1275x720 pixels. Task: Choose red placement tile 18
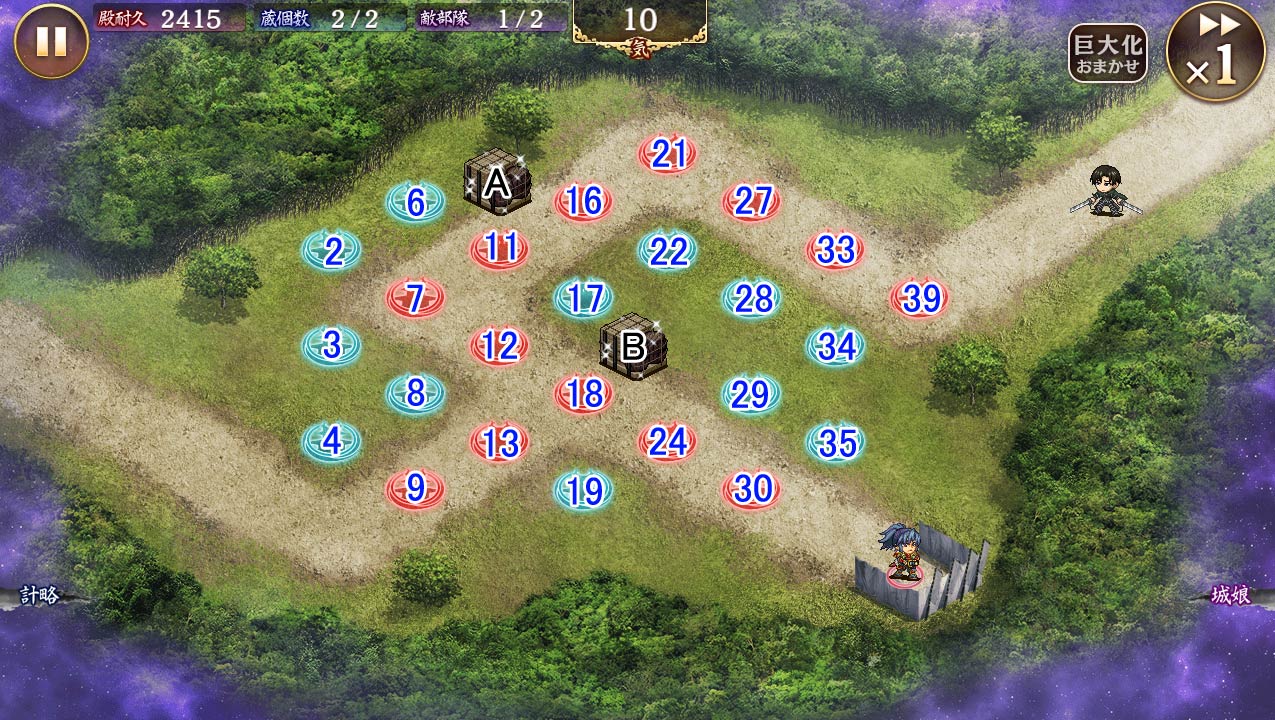click(x=583, y=394)
